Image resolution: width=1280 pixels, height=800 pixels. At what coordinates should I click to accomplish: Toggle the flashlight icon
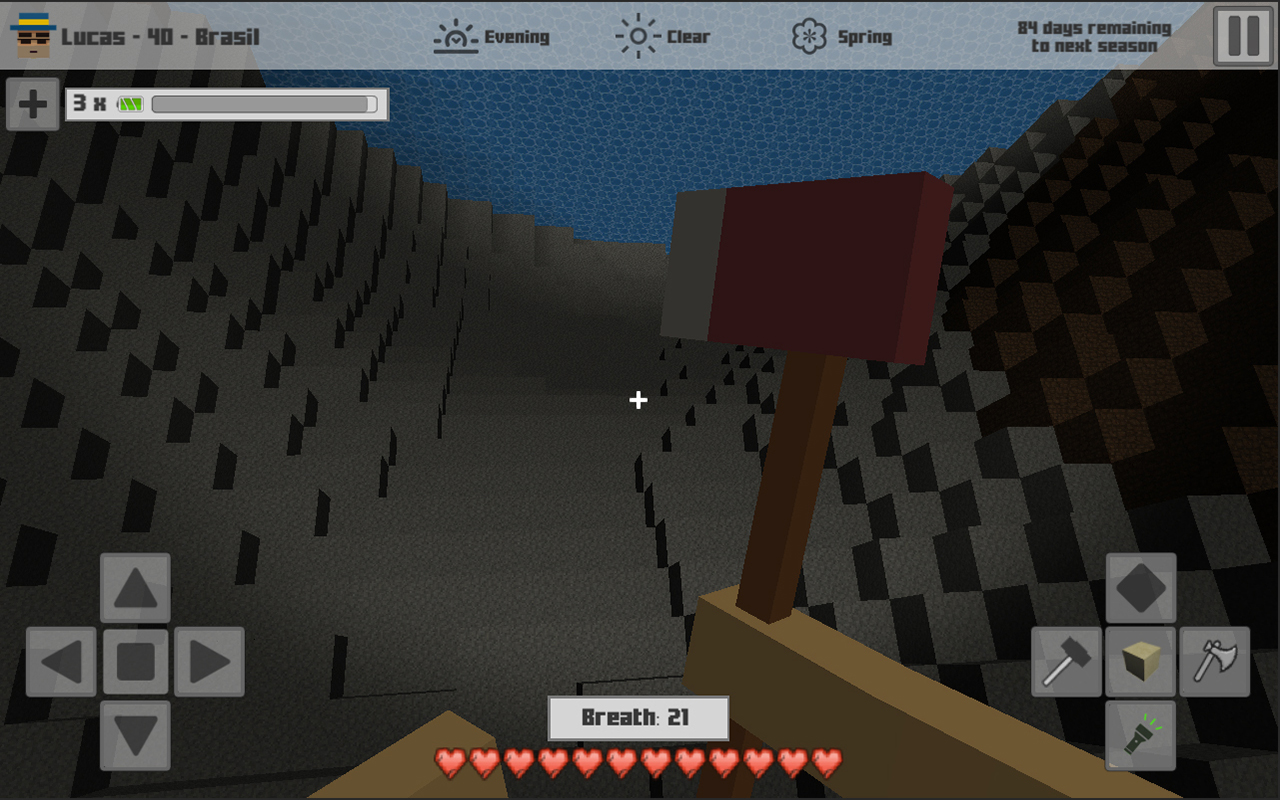click(1140, 736)
